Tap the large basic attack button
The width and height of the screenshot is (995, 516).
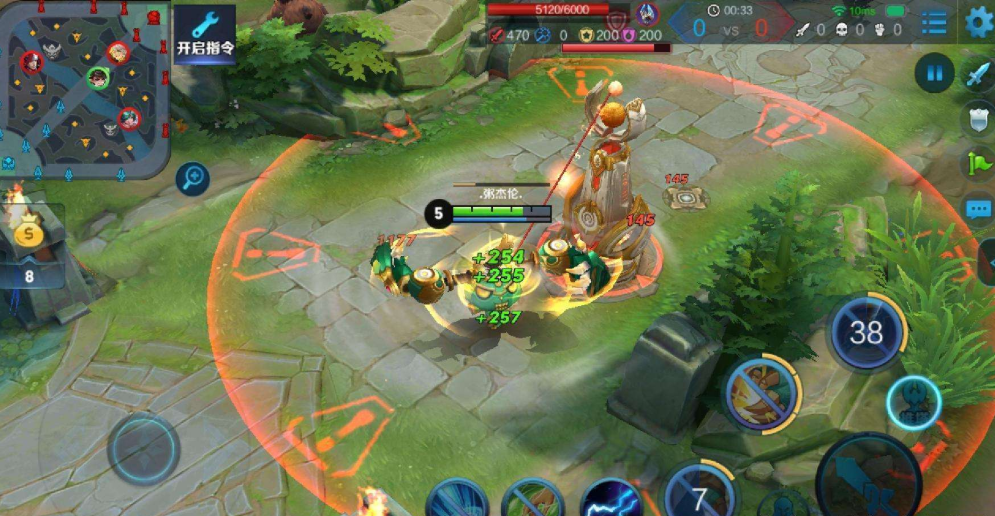point(868,478)
